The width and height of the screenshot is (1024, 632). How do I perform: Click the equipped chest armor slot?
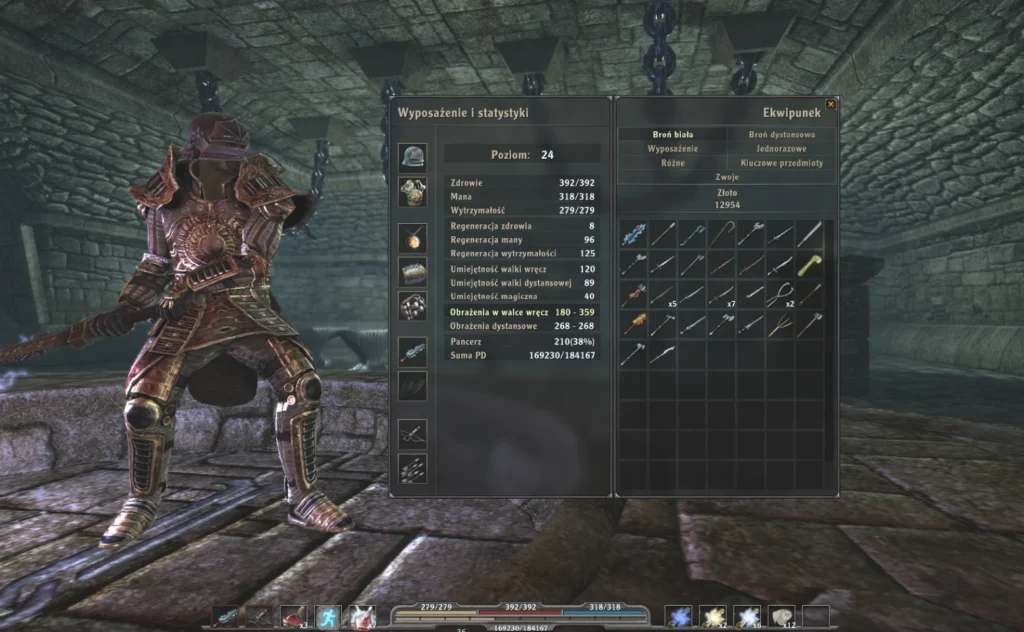click(412, 190)
